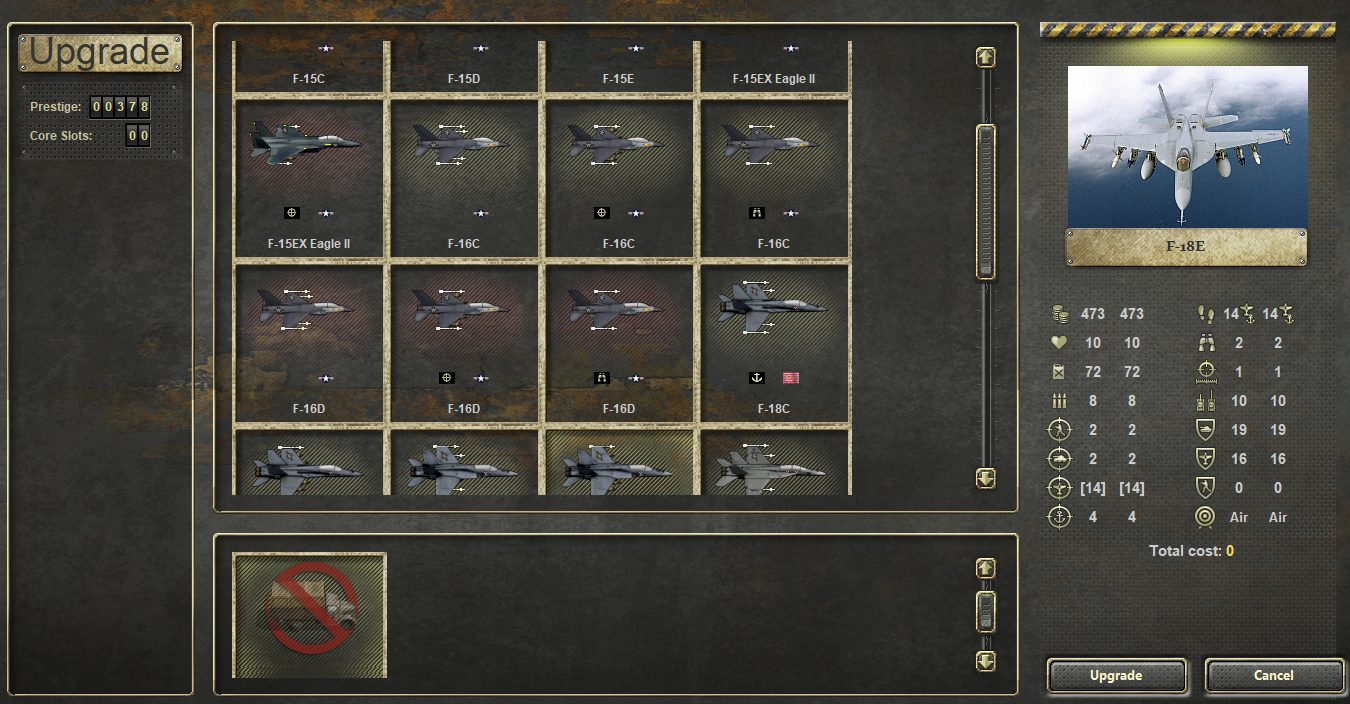Choose the F-16C tile with binoculars icon
This screenshot has height=704, width=1350.
click(773, 177)
